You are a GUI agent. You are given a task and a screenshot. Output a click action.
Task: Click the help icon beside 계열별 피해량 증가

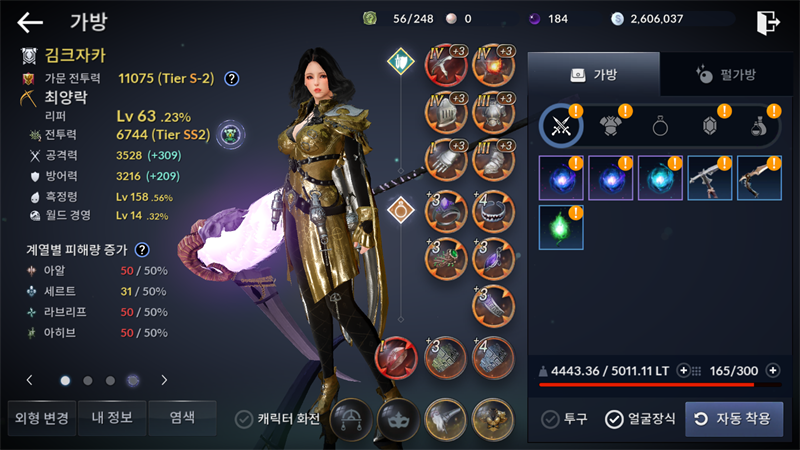click(142, 250)
